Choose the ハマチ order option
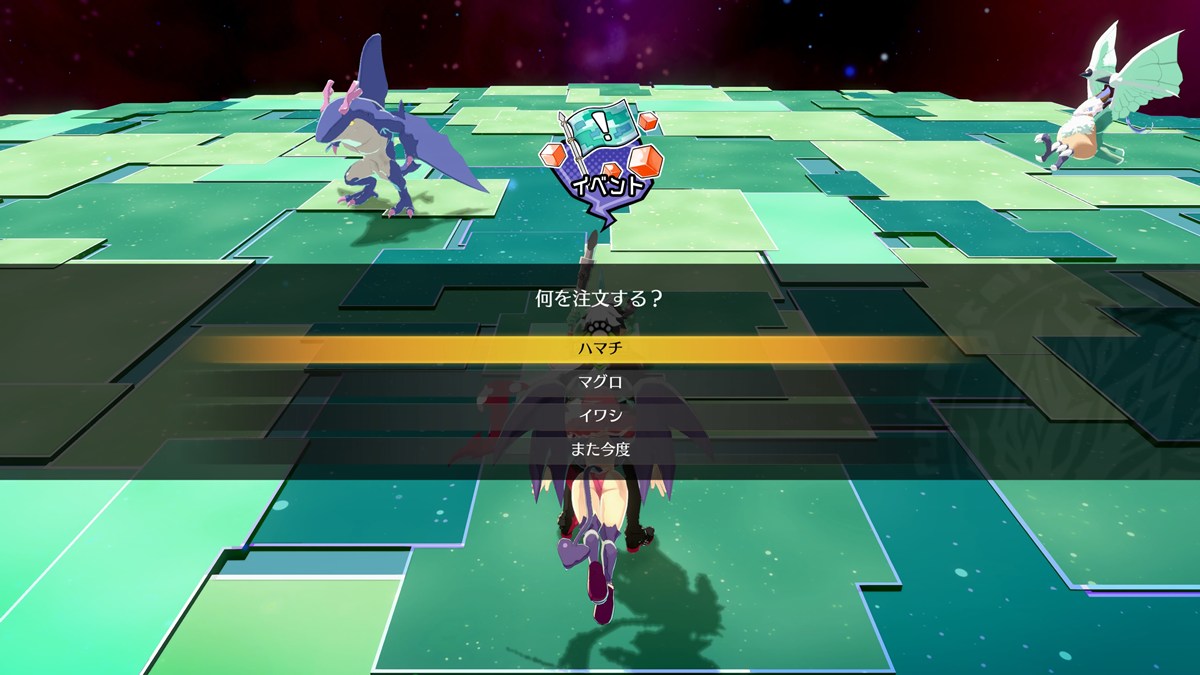 (600, 349)
